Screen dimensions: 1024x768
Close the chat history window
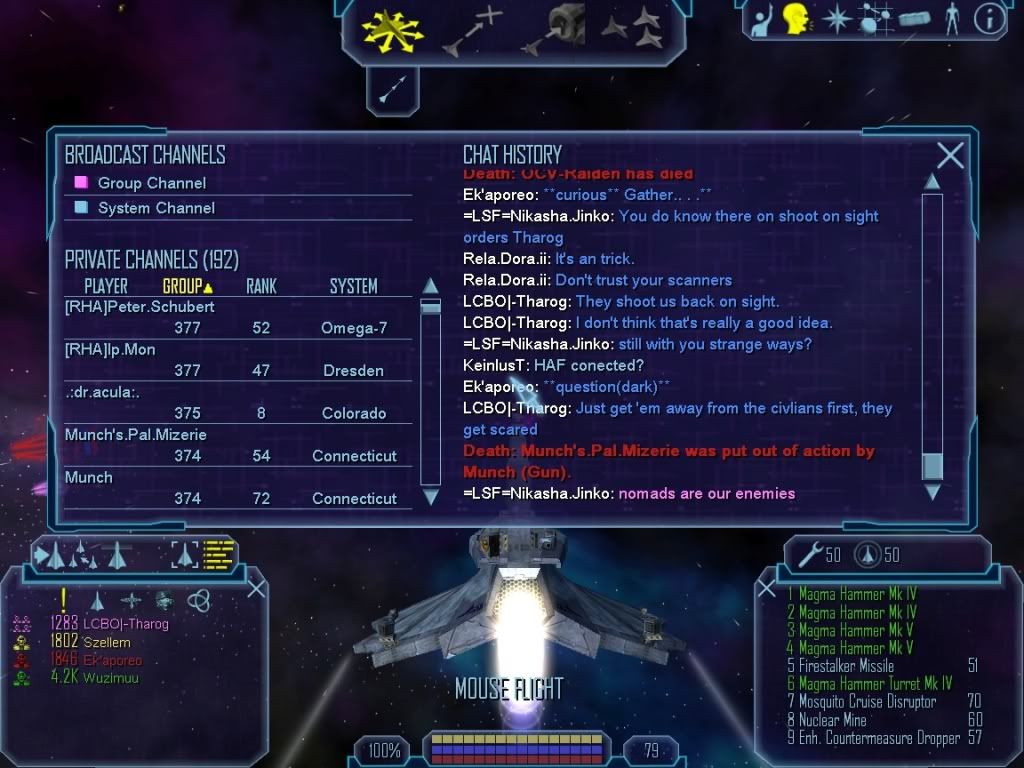pos(950,155)
